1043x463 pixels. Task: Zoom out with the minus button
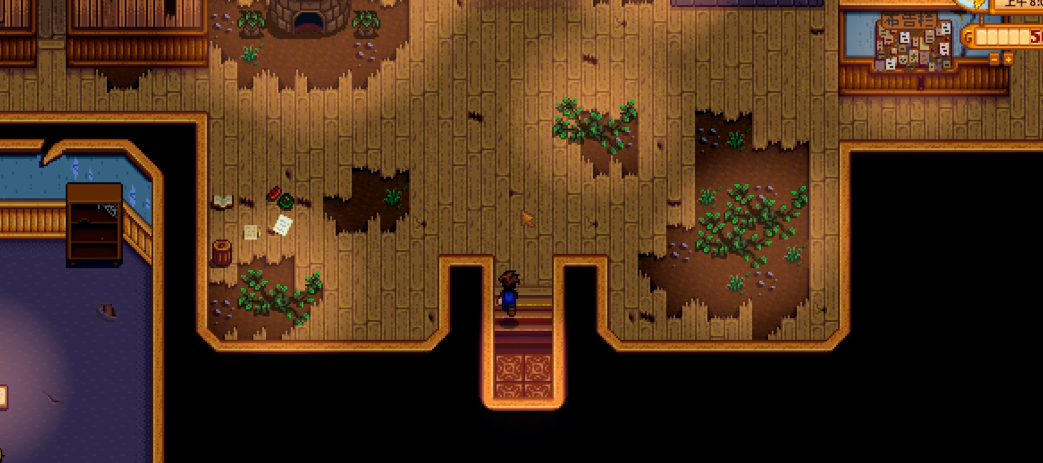pos(994,59)
